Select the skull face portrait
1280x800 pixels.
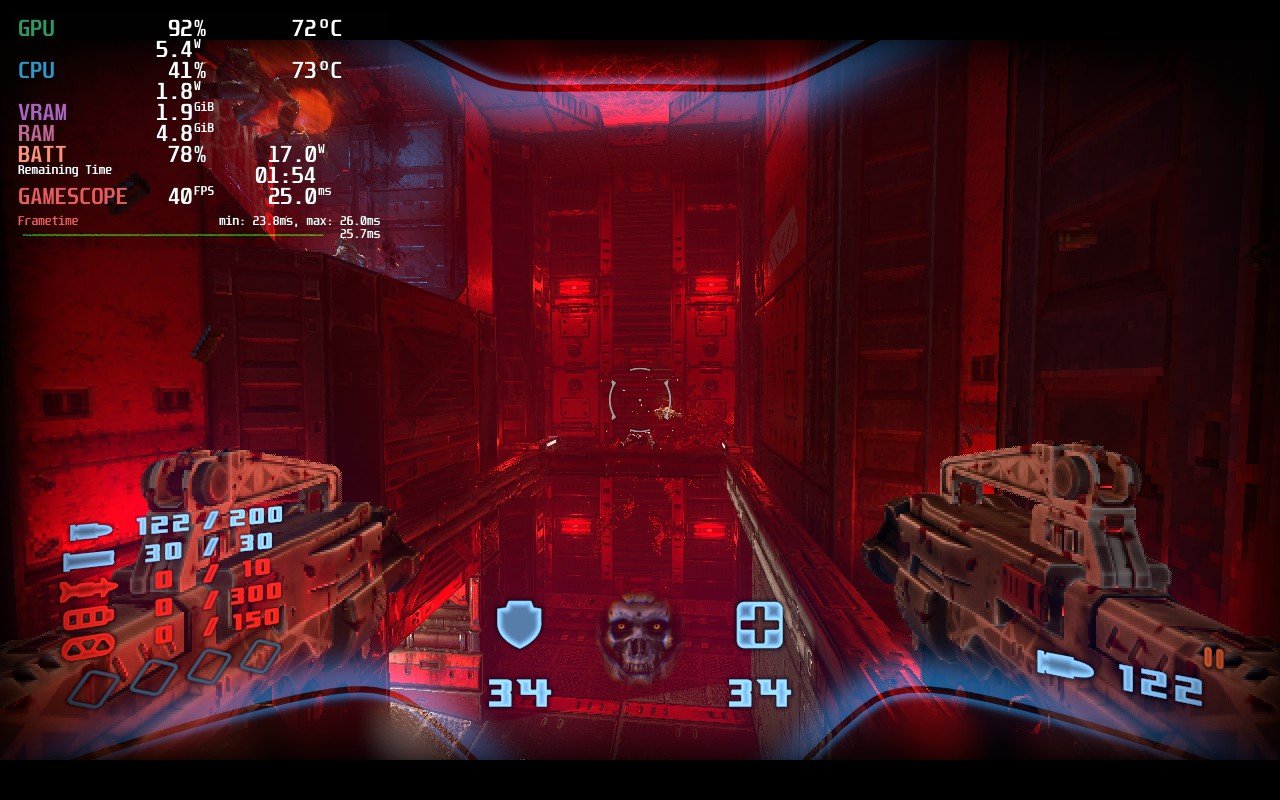tap(639, 637)
